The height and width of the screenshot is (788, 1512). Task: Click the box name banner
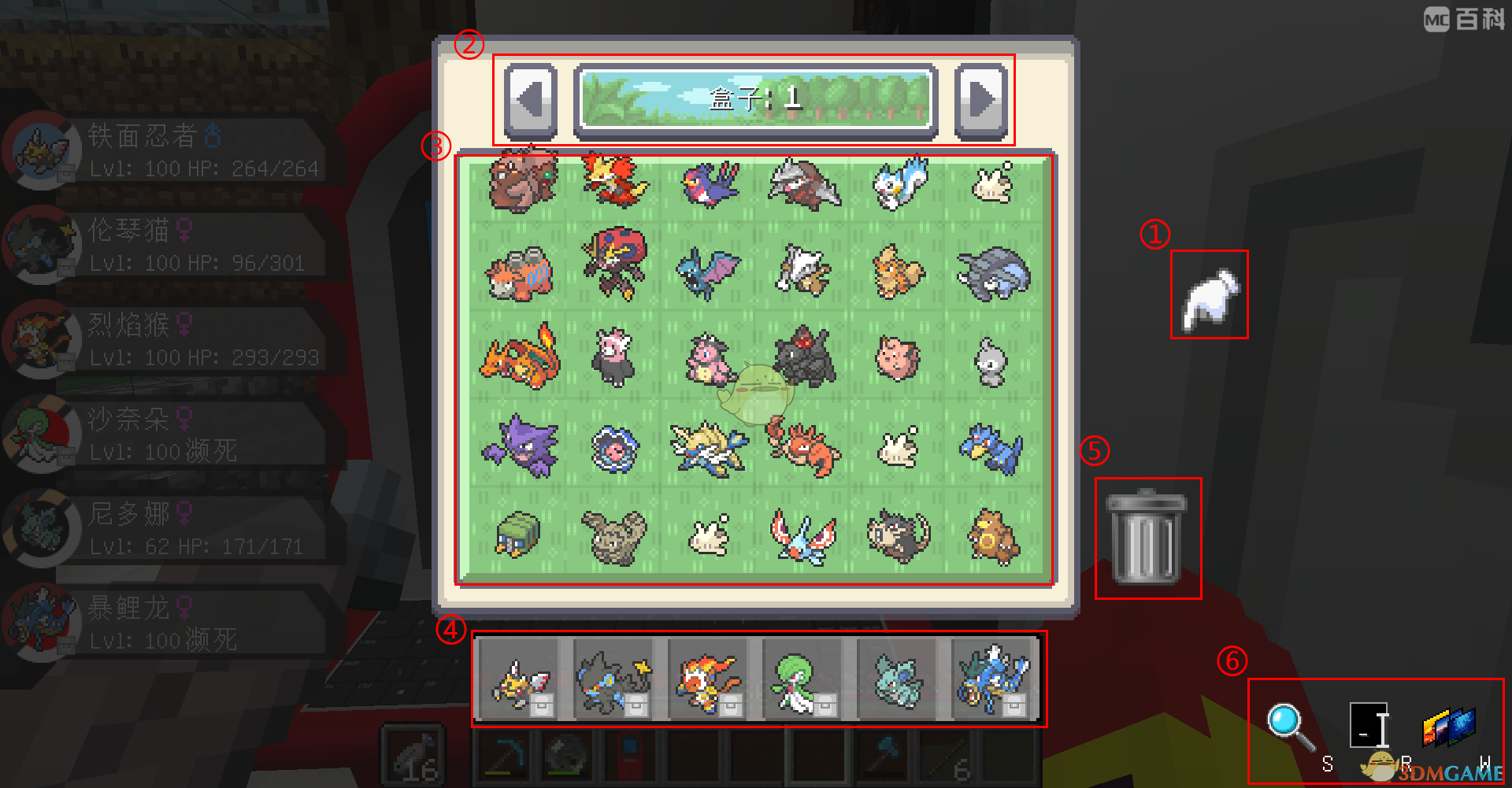click(x=755, y=98)
